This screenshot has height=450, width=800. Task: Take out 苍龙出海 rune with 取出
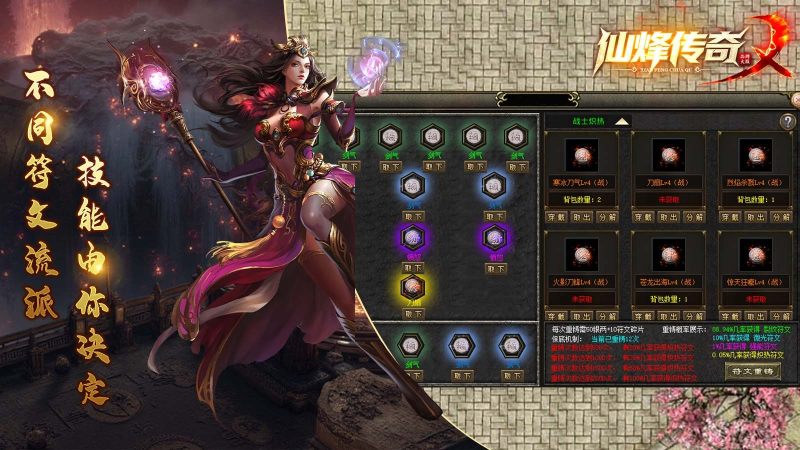[669, 313]
